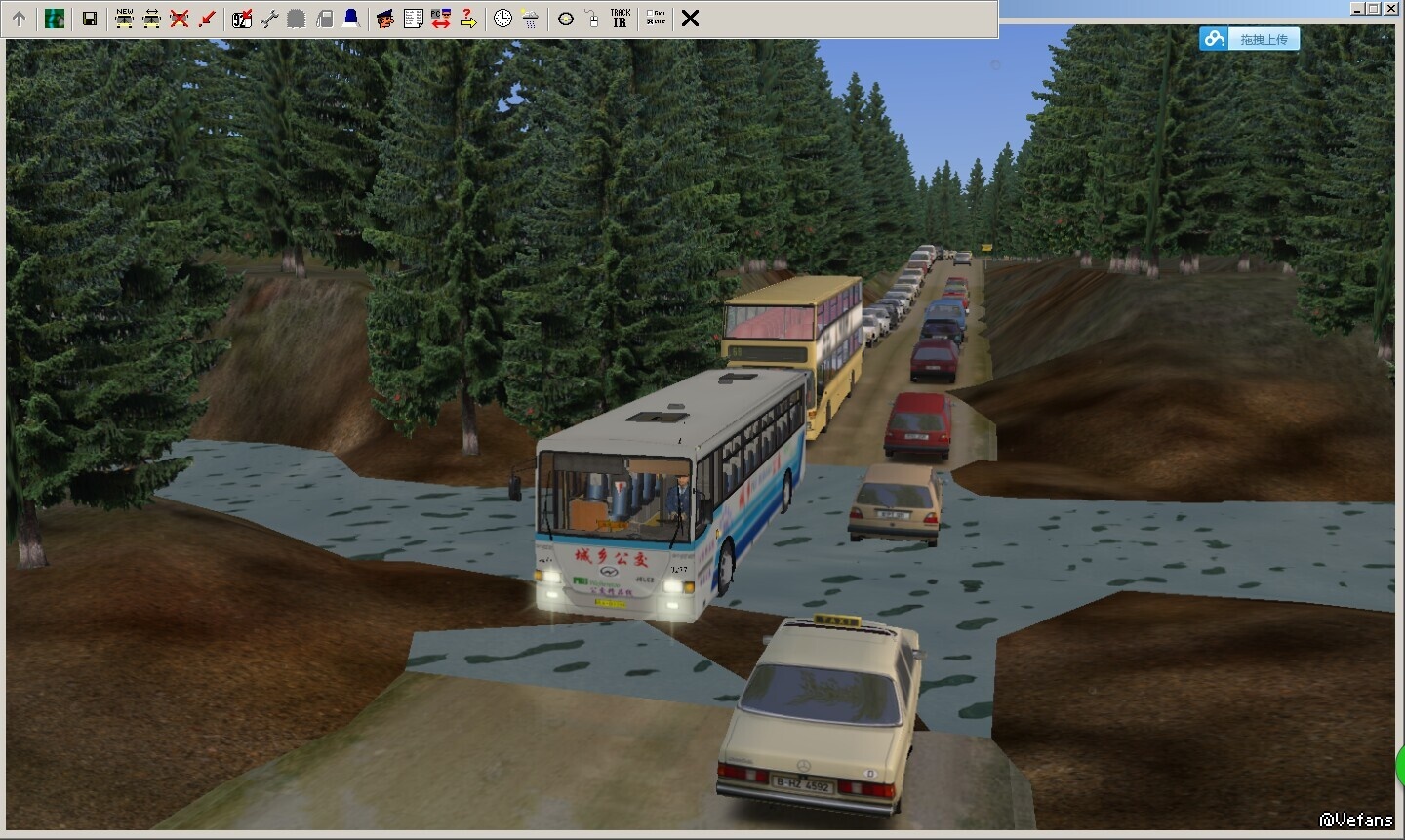The width and height of the screenshot is (1405, 840).
Task: Open the green map icon
Action: coord(55,19)
